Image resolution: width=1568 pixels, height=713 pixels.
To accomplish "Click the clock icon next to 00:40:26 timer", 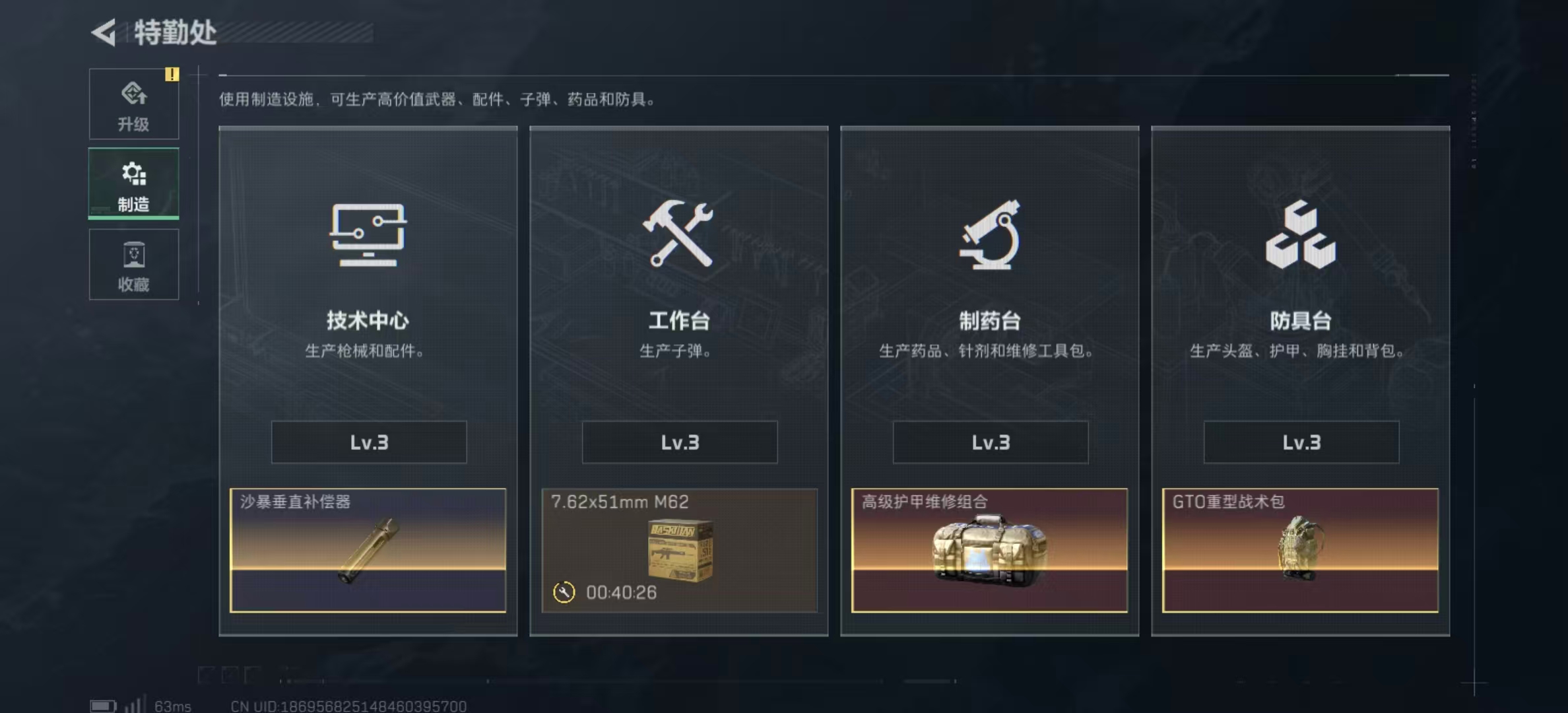I will coord(564,594).
